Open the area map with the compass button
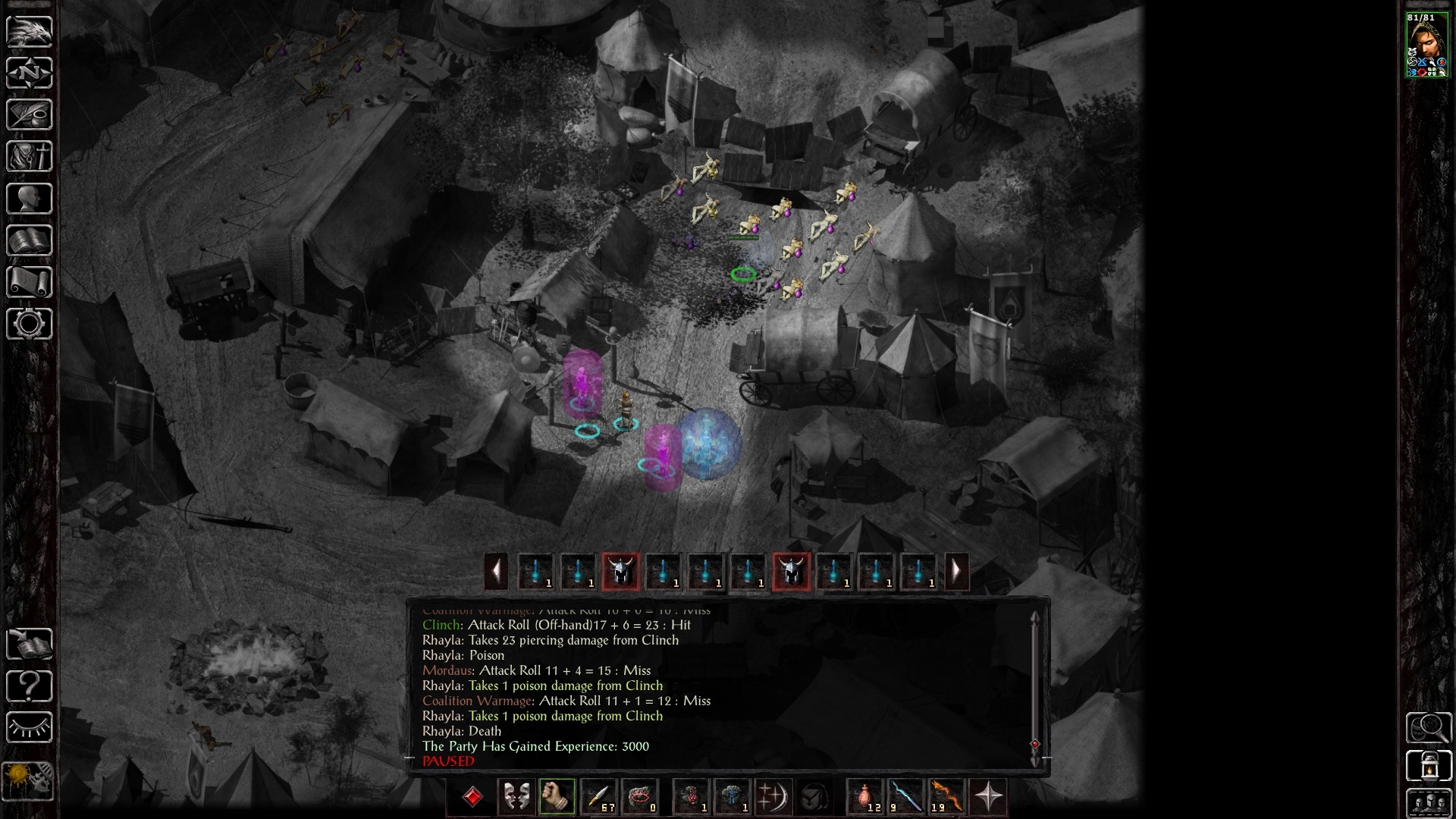The width and height of the screenshot is (1456, 819). [30, 73]
